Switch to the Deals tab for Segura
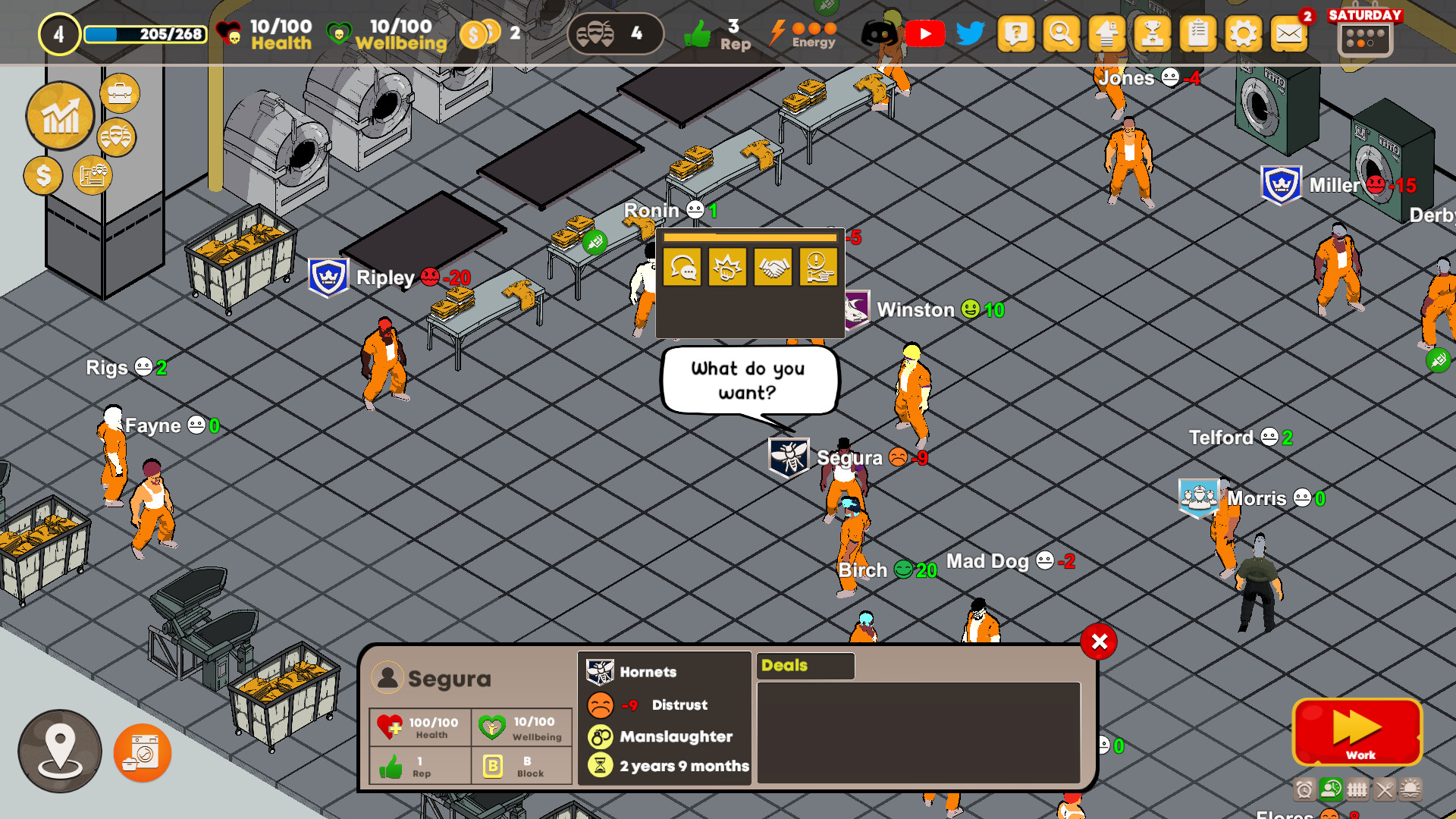 pos(805,666)
